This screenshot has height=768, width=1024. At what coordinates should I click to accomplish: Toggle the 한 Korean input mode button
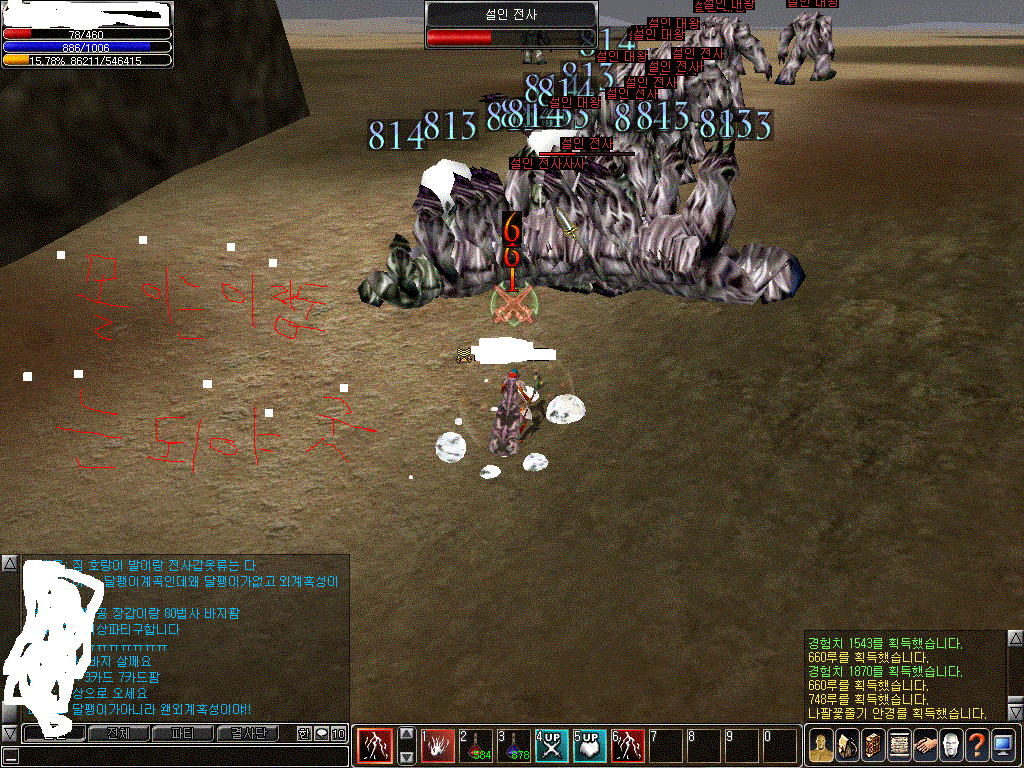(305, 734)
